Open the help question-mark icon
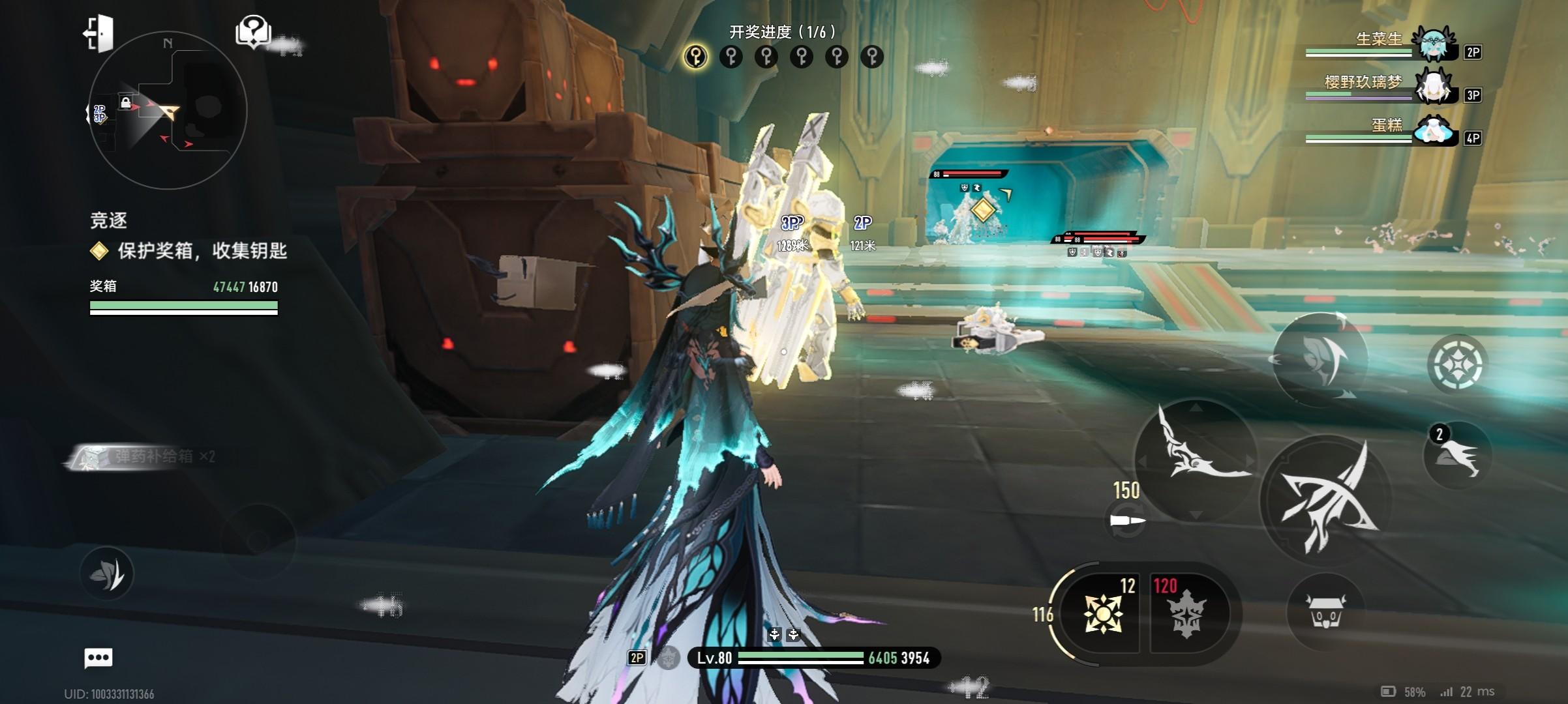Image resolution: width=1568 pixels, height=704 pixels. coord(253,31)
